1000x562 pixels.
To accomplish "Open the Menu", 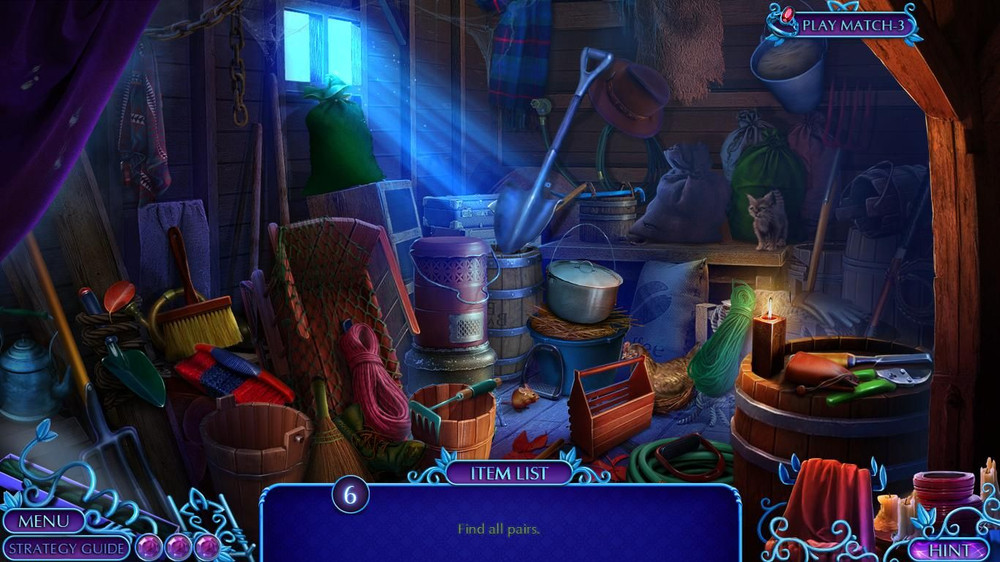I will coord(44,521).
